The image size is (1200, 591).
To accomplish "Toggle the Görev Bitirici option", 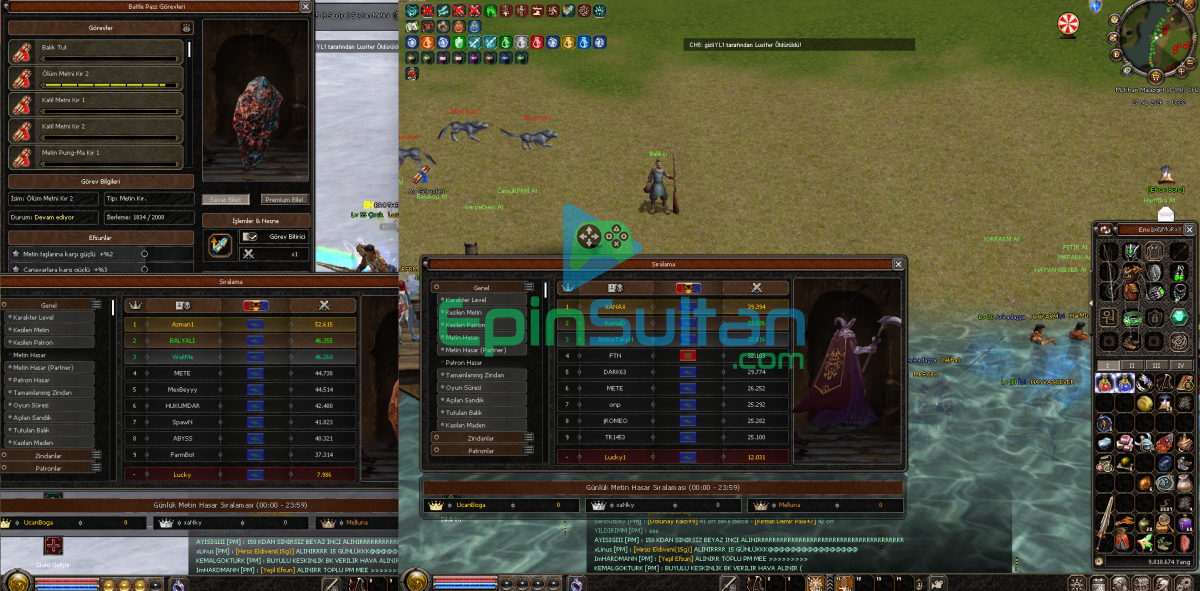I will pos(248,237).
